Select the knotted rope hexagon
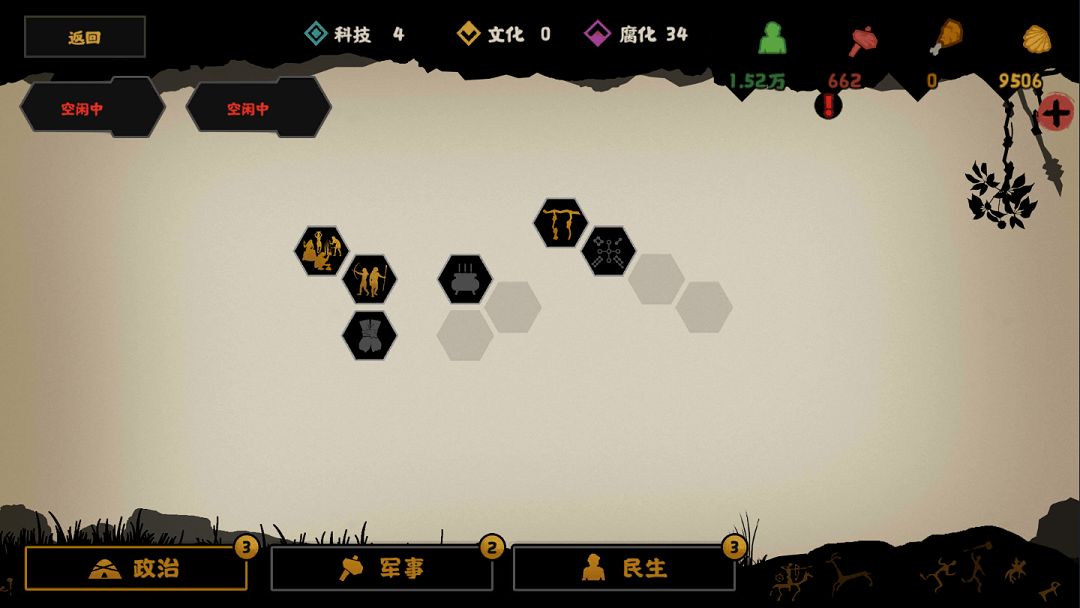This screenshot has width=1080, height=608. coord(560,222)
